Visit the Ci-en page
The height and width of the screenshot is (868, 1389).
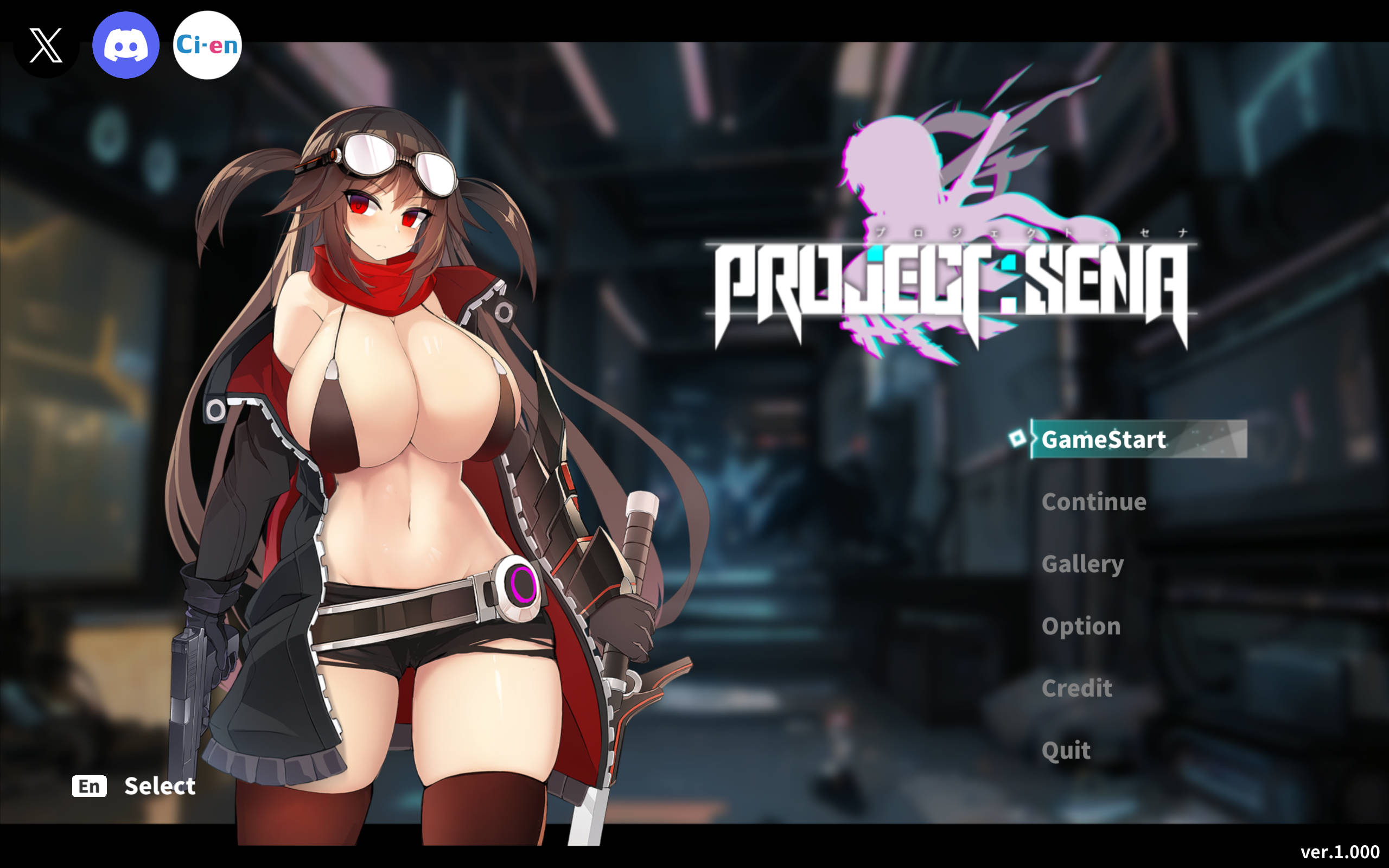pos(207,46)
